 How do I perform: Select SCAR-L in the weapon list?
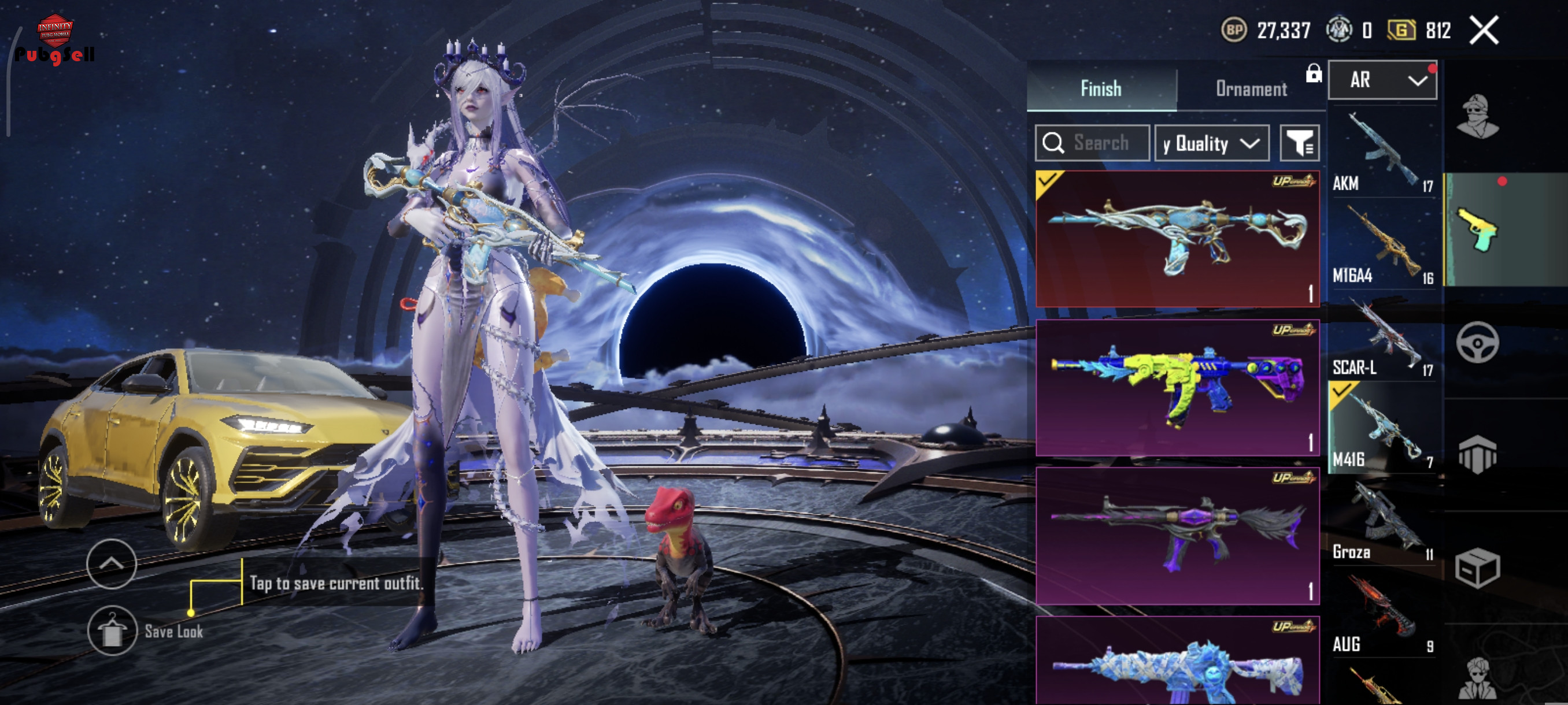[x=1382, y=338]
